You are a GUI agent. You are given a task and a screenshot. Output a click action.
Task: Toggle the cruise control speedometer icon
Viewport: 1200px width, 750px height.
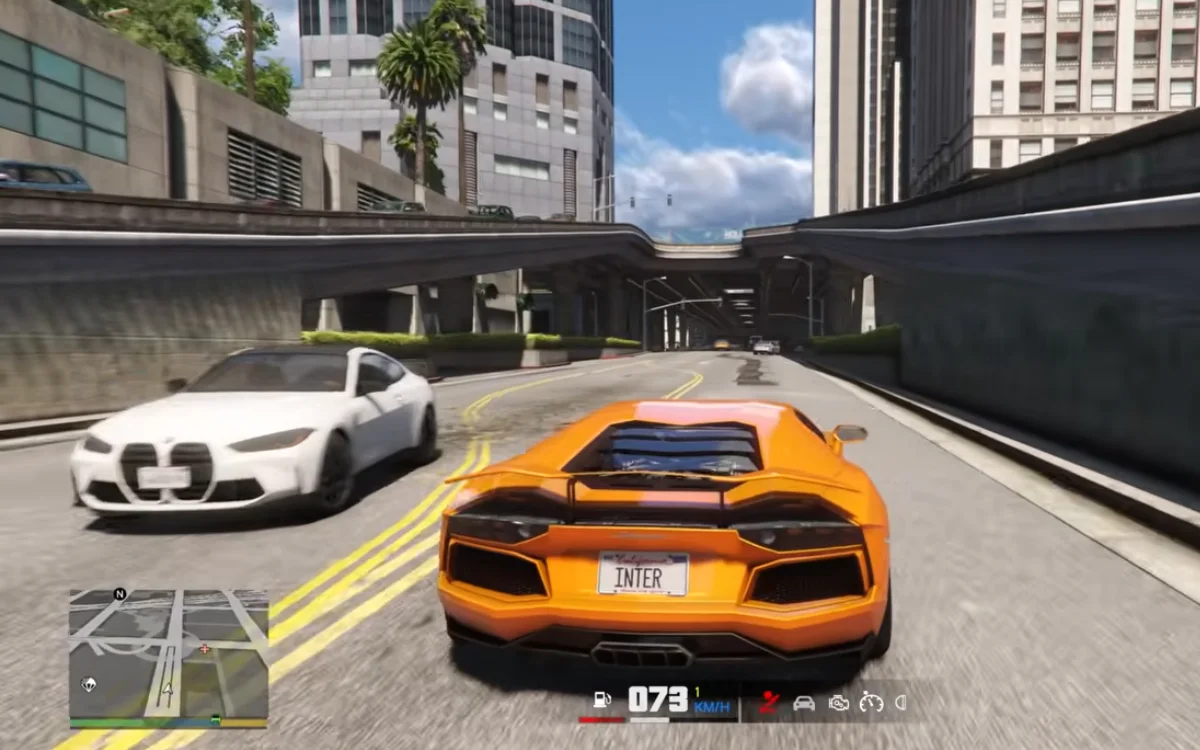pyautogui.click(x=871, y=702)
